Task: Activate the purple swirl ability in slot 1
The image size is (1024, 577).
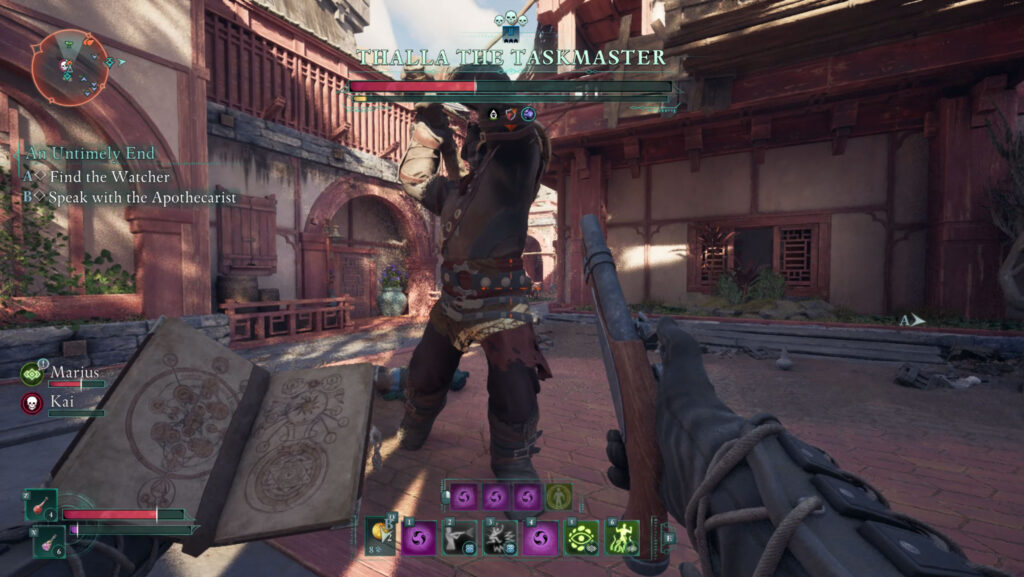Action: (x=419, y=538)
